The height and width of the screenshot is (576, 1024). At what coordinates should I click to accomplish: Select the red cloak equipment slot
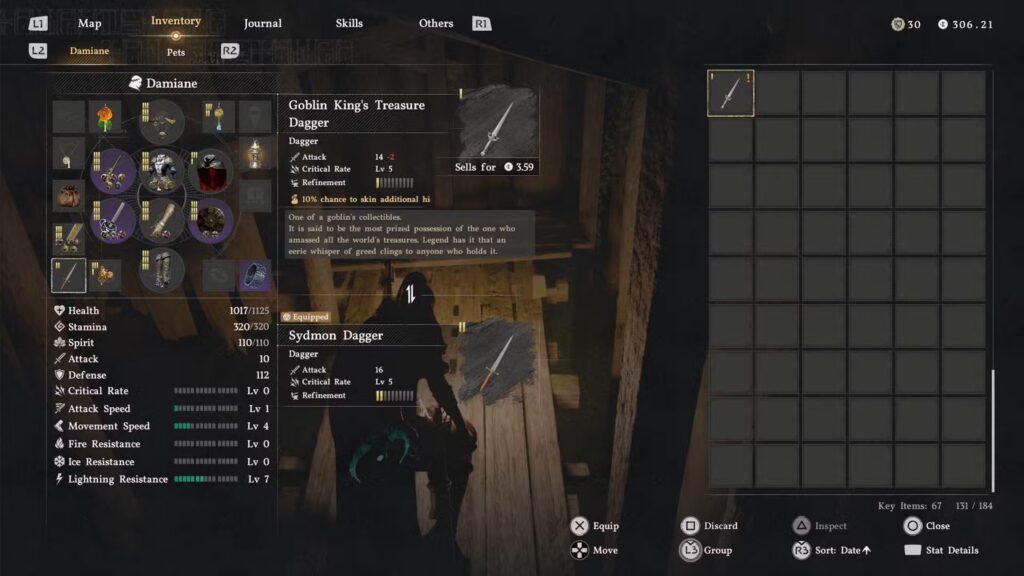[x=210, y=170]
